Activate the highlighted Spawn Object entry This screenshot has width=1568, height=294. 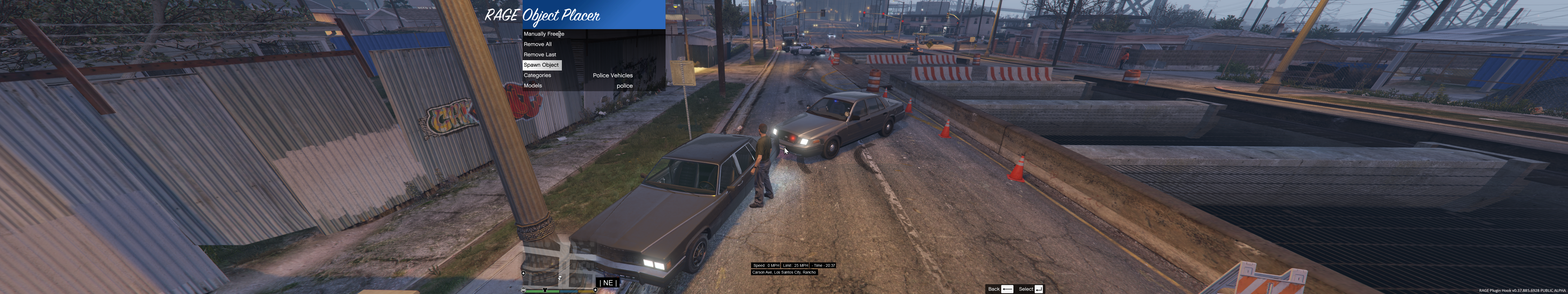tap(541, 65)
